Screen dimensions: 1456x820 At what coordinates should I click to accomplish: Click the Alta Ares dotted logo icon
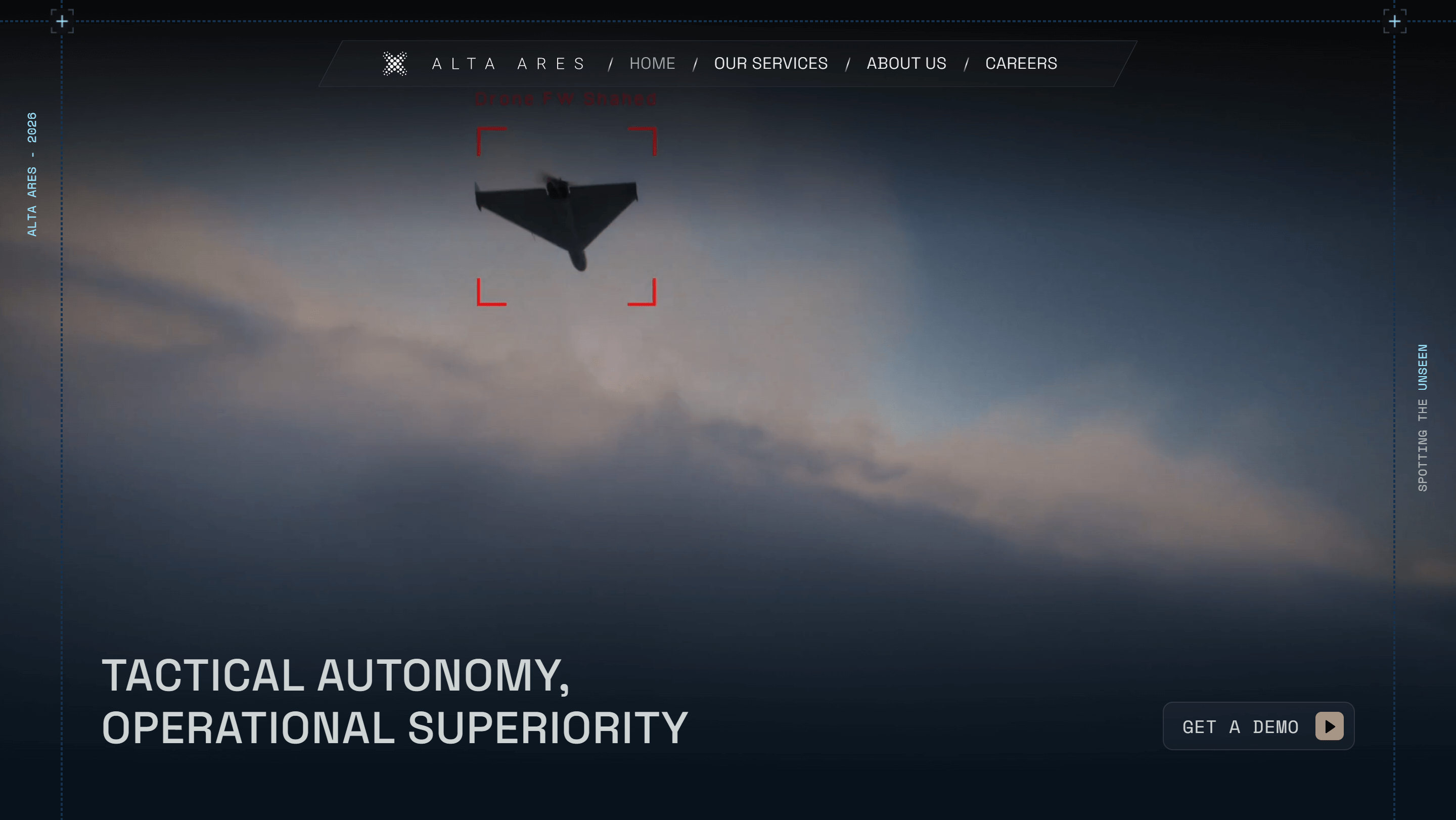395,63
